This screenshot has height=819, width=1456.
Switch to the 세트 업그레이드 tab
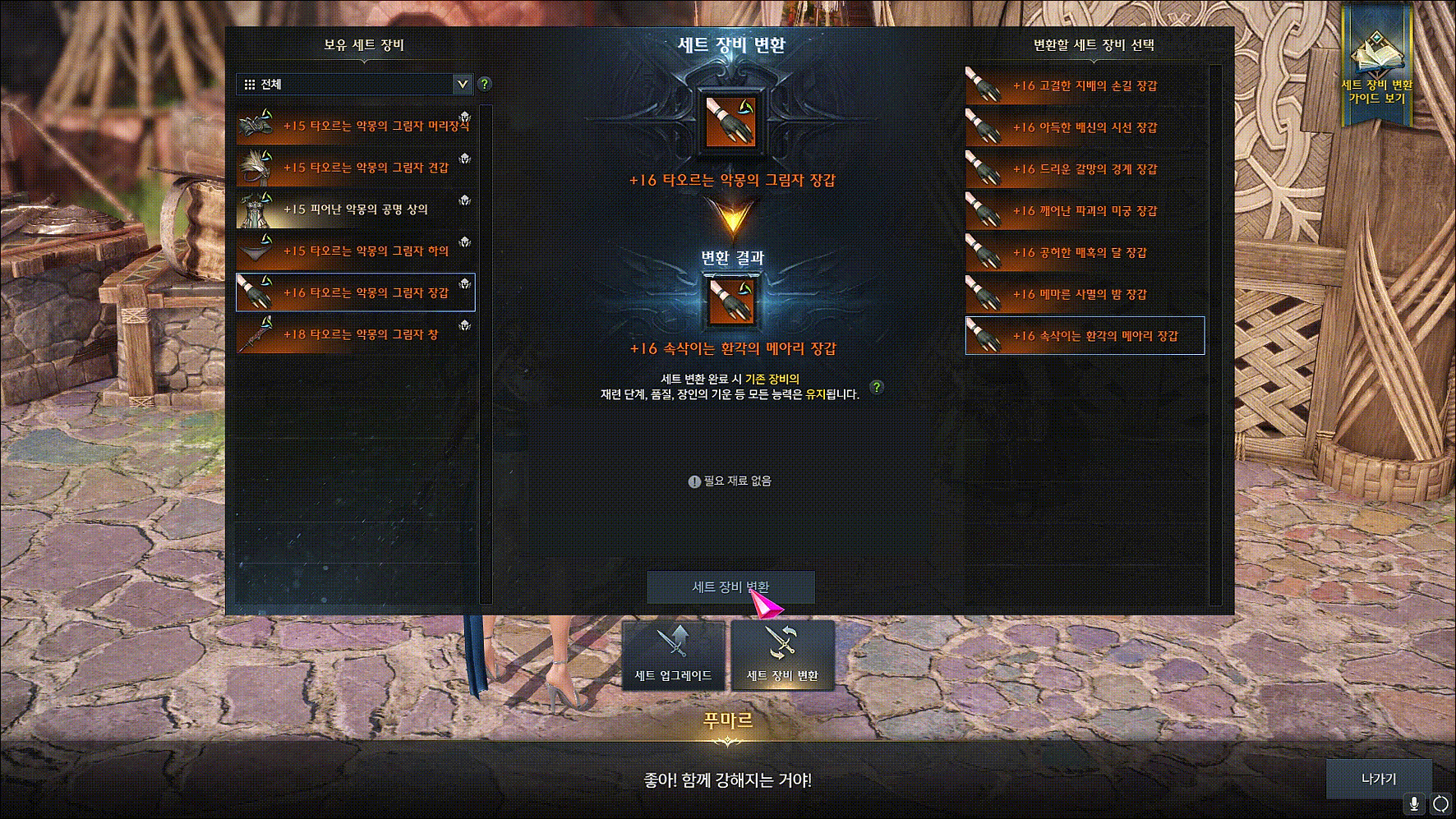coord(673,656)
